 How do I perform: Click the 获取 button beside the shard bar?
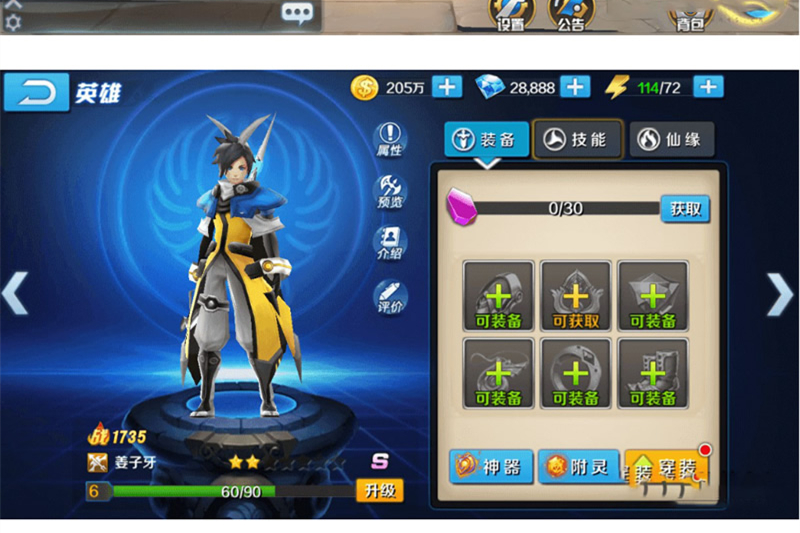click(x=686, y=208)
